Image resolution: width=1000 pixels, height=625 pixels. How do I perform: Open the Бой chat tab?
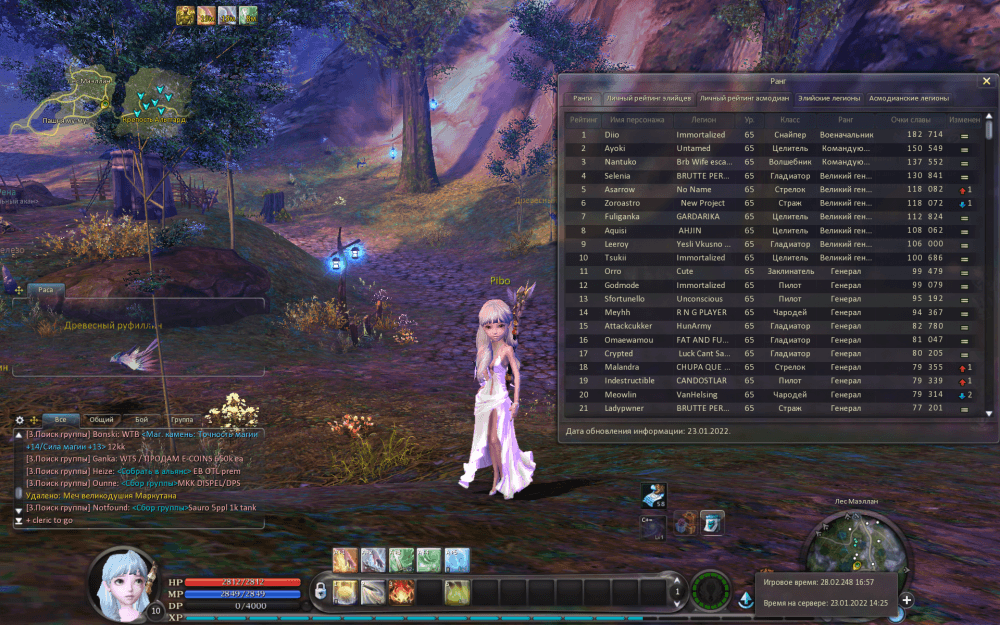[x=142, y=420]
